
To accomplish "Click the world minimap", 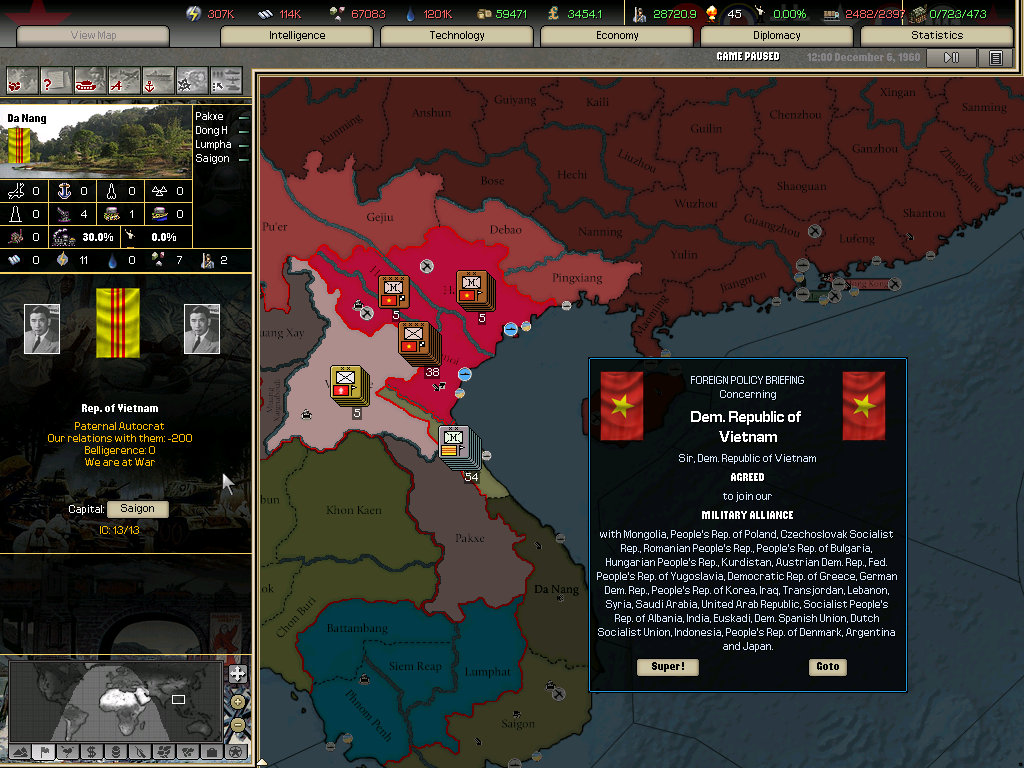I will pos(115,700).
